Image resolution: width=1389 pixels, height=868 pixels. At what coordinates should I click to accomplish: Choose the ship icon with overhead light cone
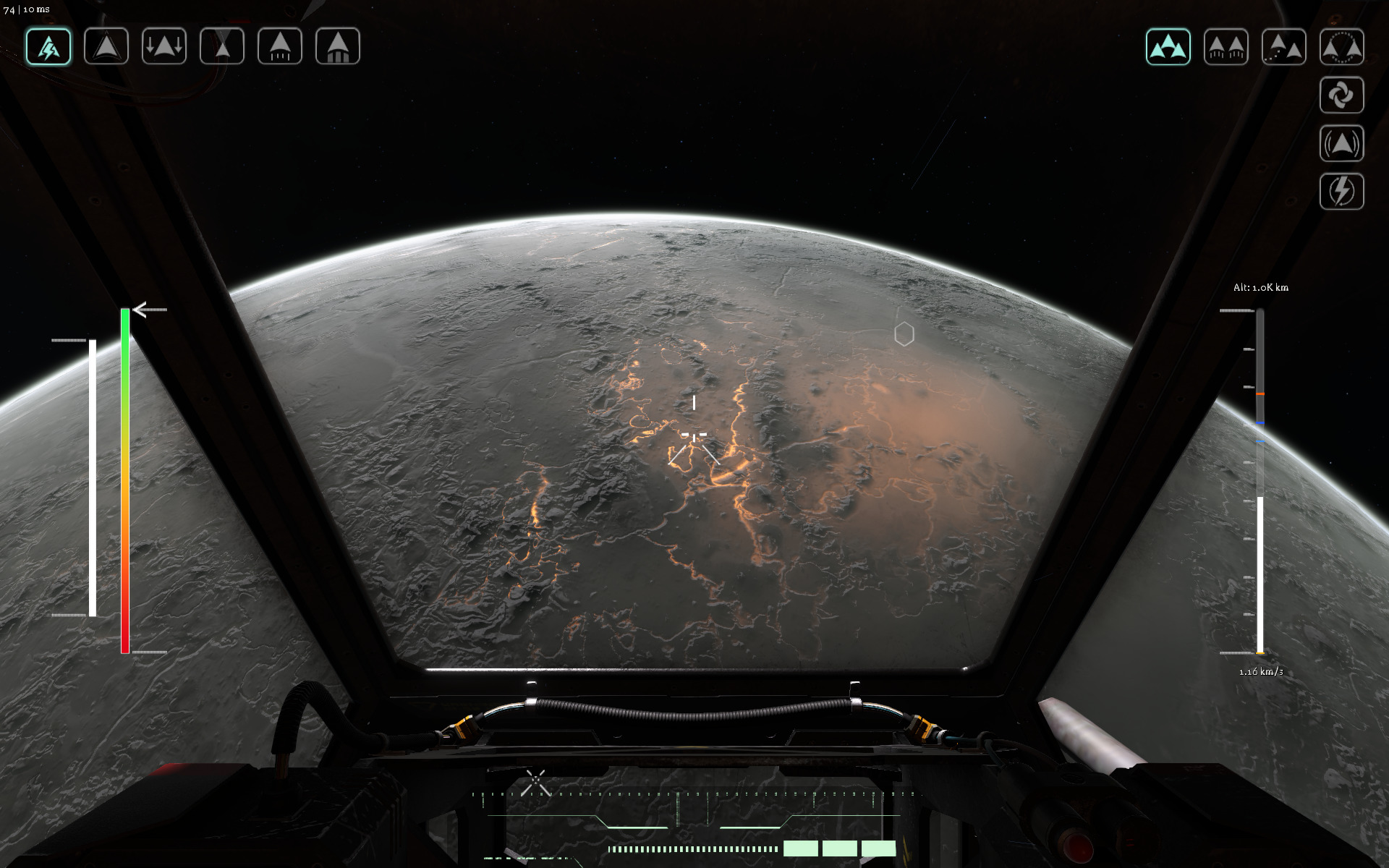[x=222, y=47]
